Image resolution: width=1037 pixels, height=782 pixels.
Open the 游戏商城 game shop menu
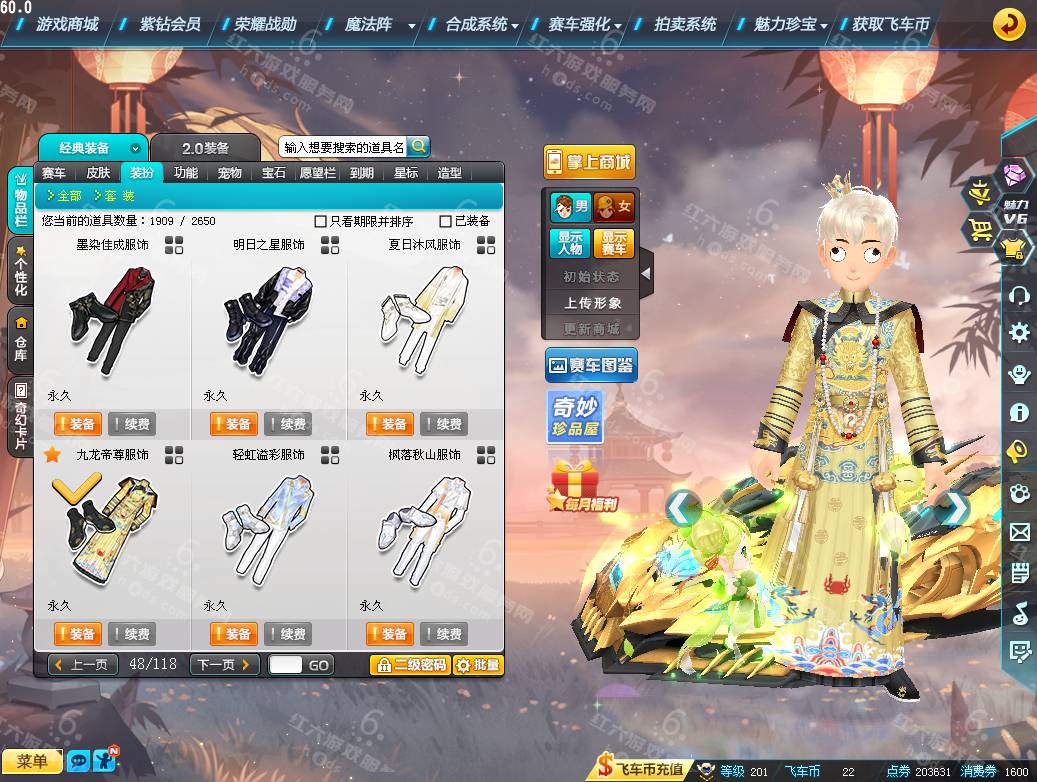pyautogui.click(x=67, y=24)
